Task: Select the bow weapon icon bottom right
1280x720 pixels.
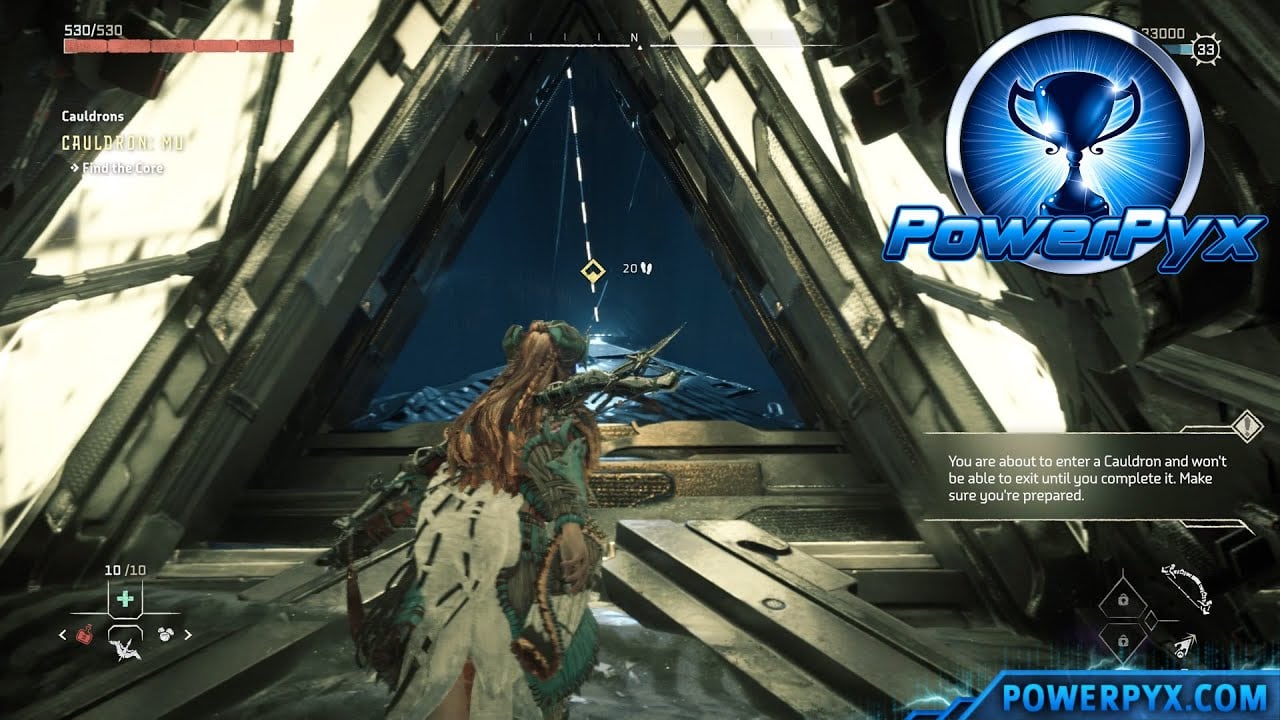Action: [x=1186, y=589]
